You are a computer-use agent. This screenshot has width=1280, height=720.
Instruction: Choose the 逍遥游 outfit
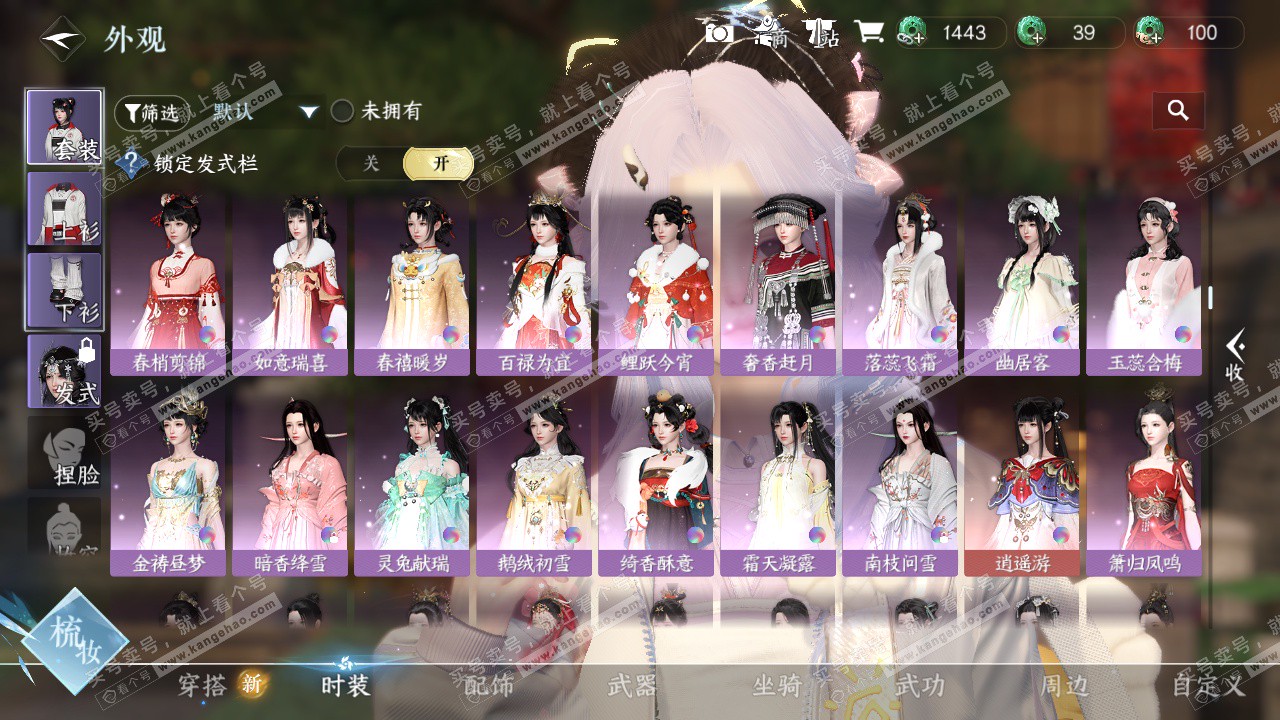(1022, 485)
